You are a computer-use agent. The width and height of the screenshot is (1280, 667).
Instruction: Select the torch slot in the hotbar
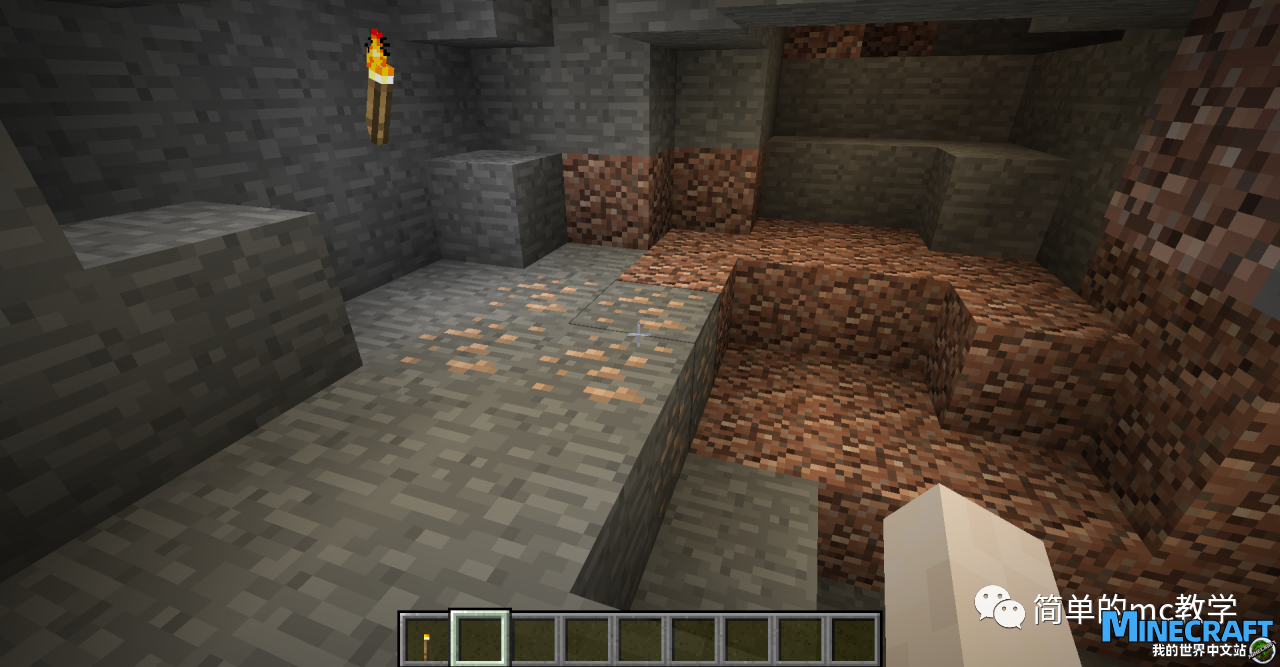(x=426, y=640)
